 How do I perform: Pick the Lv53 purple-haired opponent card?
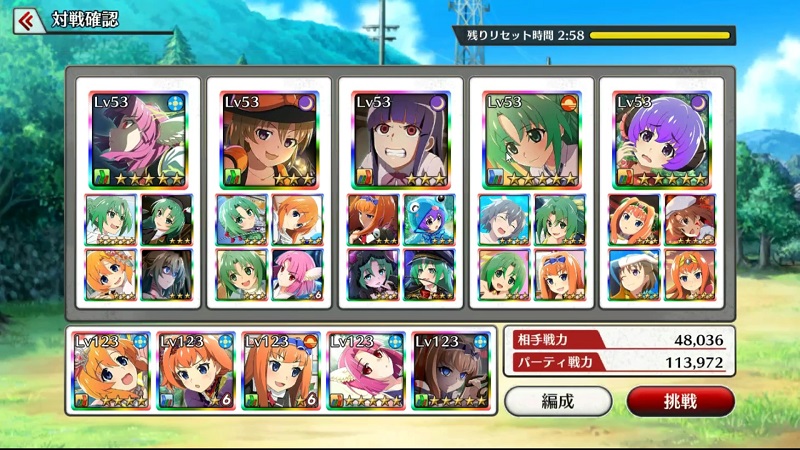click(661, 140)
